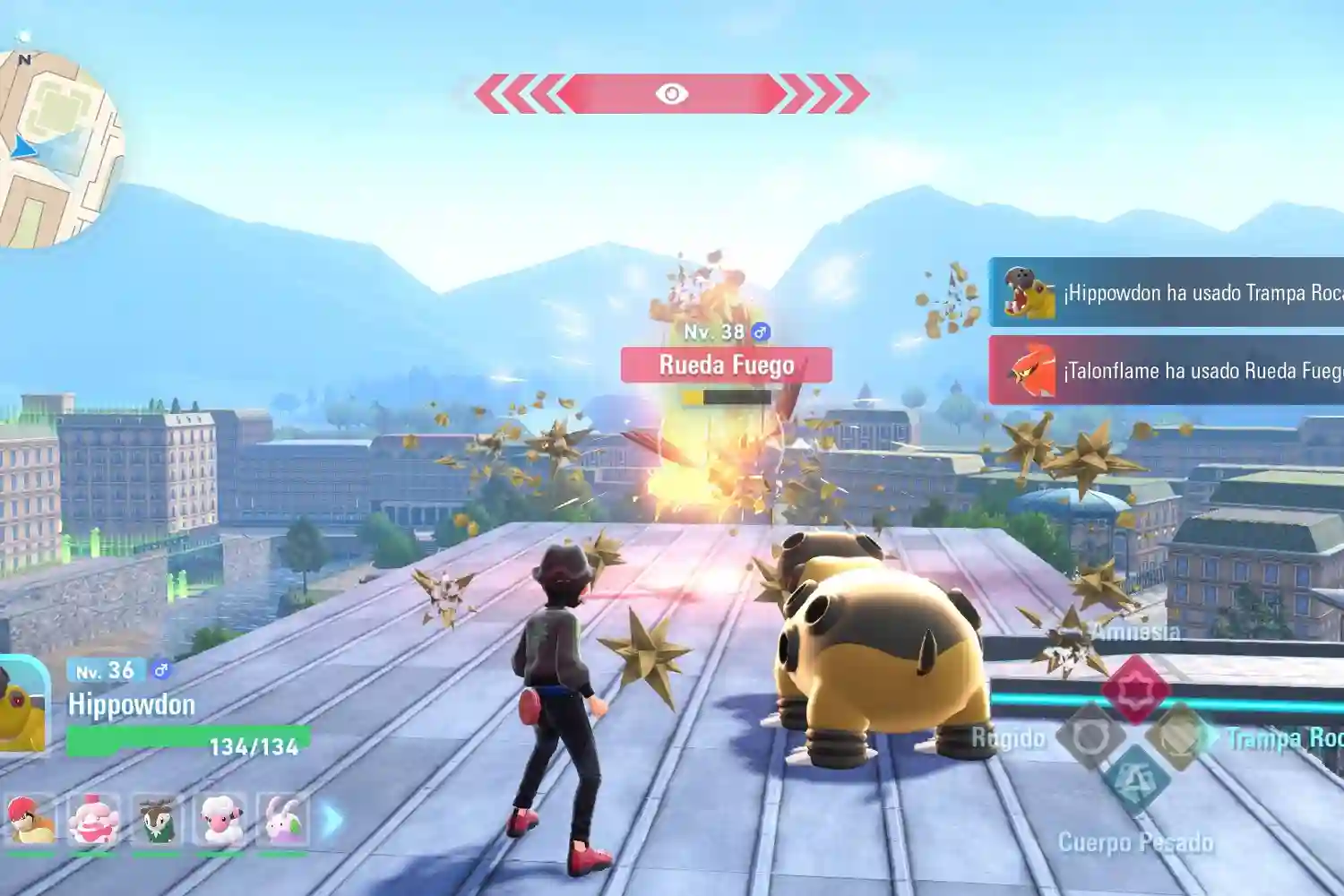Switch to Flaaffy in the party
This screenshot has height=896, width=1344.
coord(220,820)
